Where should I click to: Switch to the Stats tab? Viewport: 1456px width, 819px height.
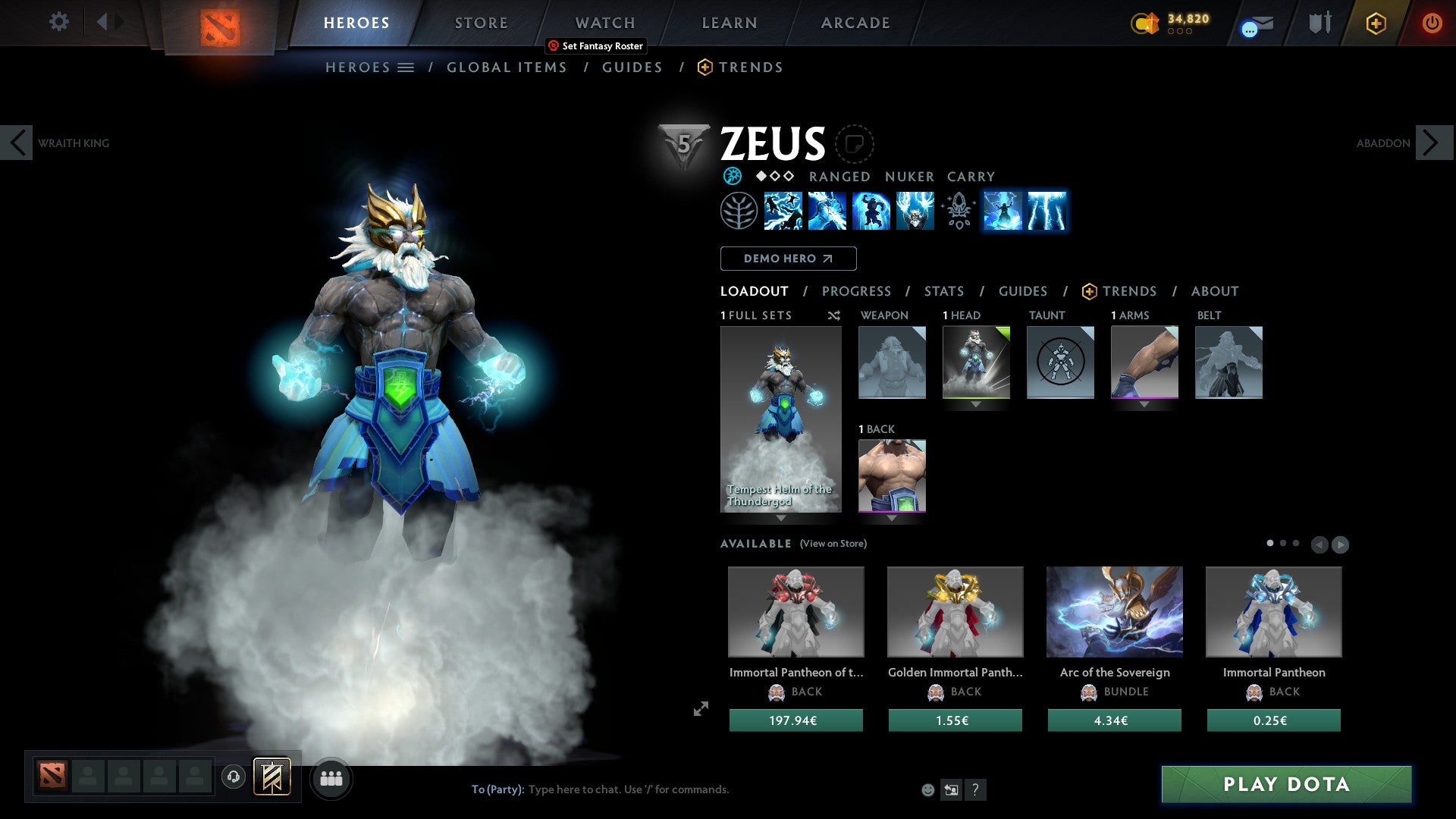pyautogui.click(x=944, y=290)
